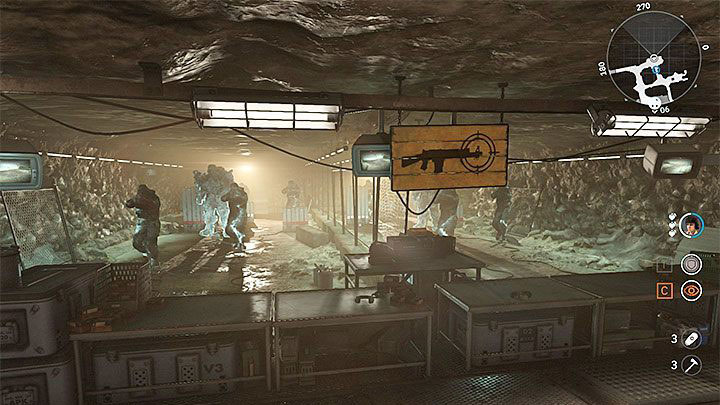Screen dimensions: 720x405
Task: Select the grenade item icon
Action: tap(692, 338)
